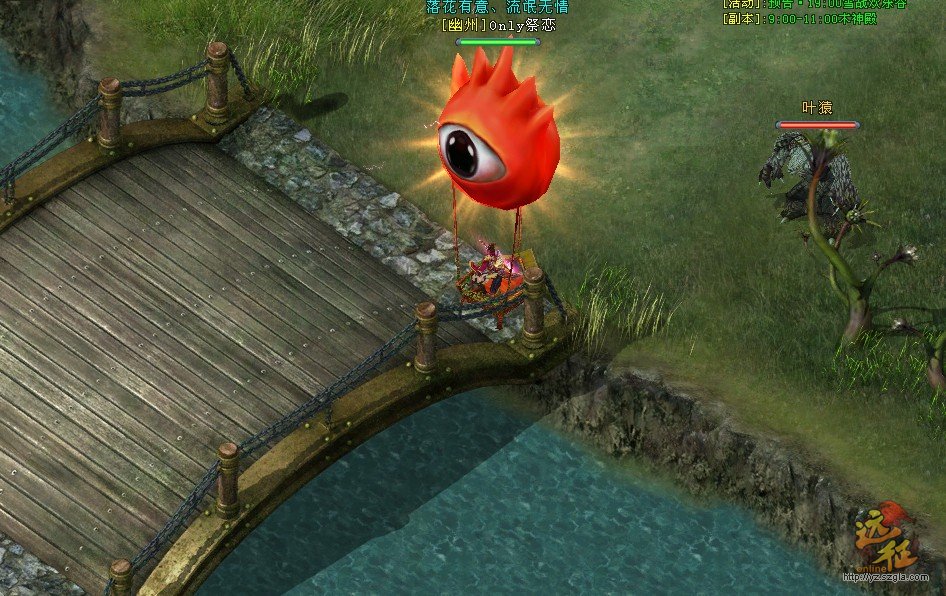The image size is (946, 596).
Task: Open the 19:00 雪战欢乐谷 event notice
Action: tap(819, 4)
